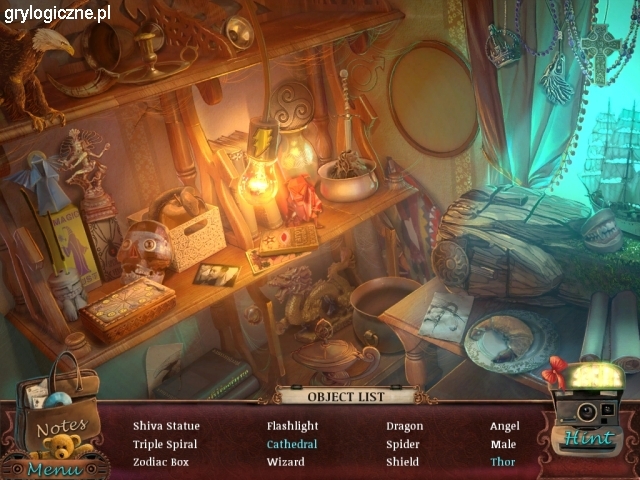Choose Male from the object list
The image size is (640, 480).
503,444
